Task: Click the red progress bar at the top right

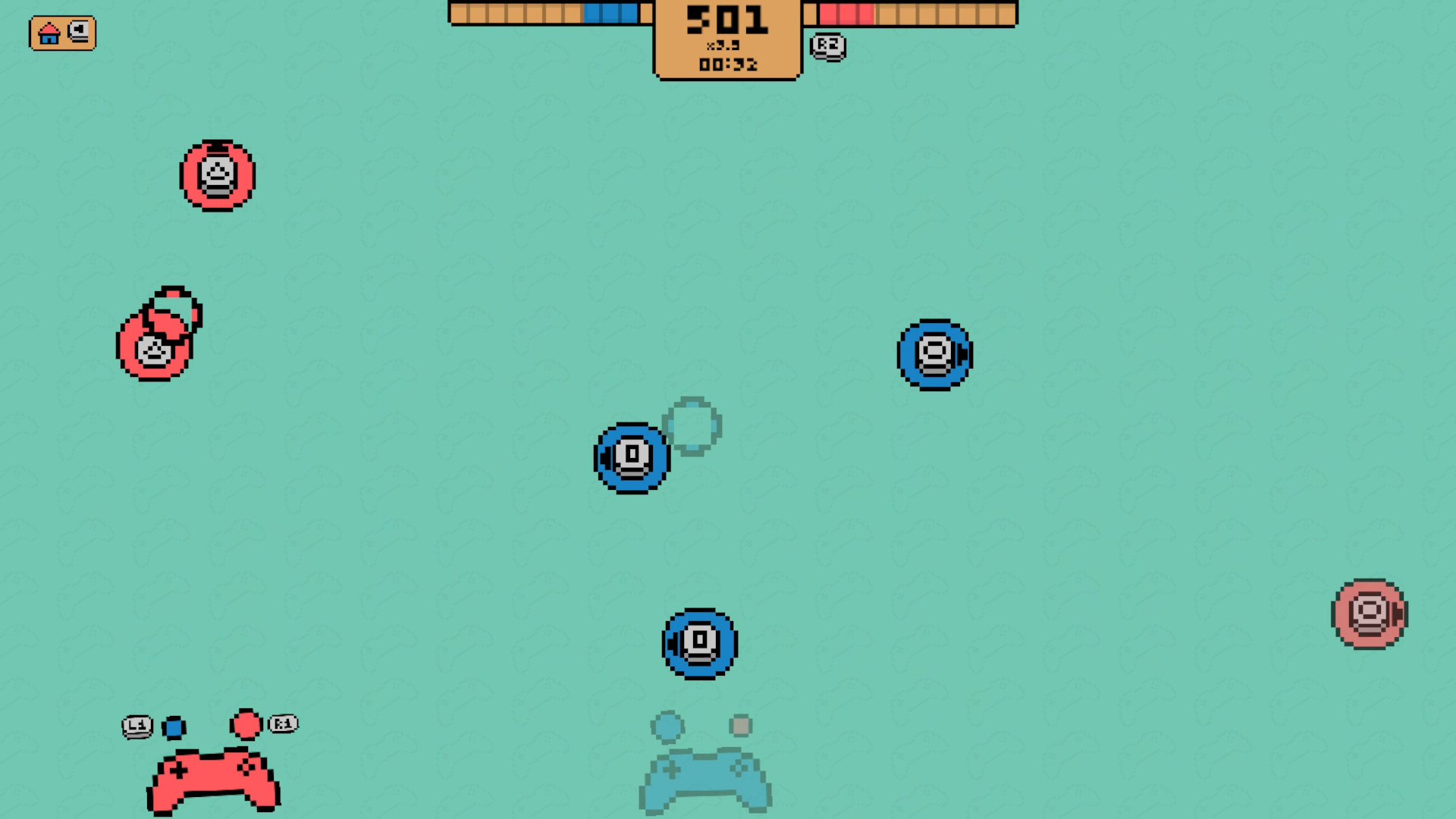Action: [846, 12]
